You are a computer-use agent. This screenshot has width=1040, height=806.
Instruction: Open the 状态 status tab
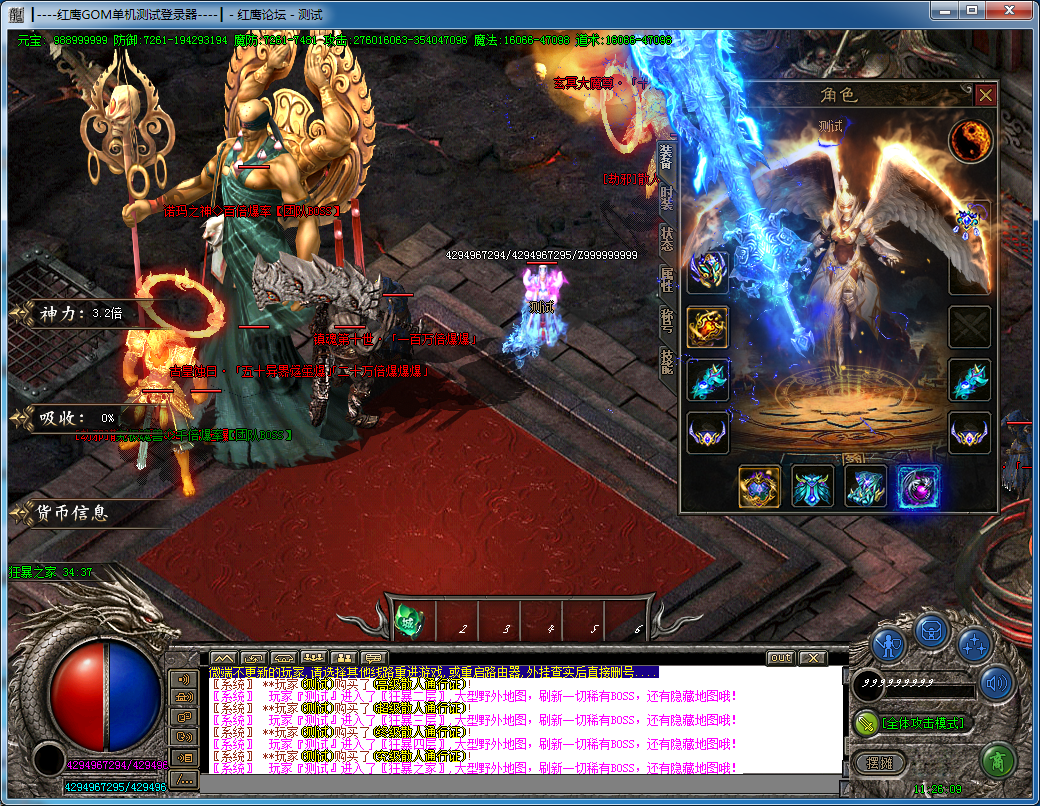point(667,238)
